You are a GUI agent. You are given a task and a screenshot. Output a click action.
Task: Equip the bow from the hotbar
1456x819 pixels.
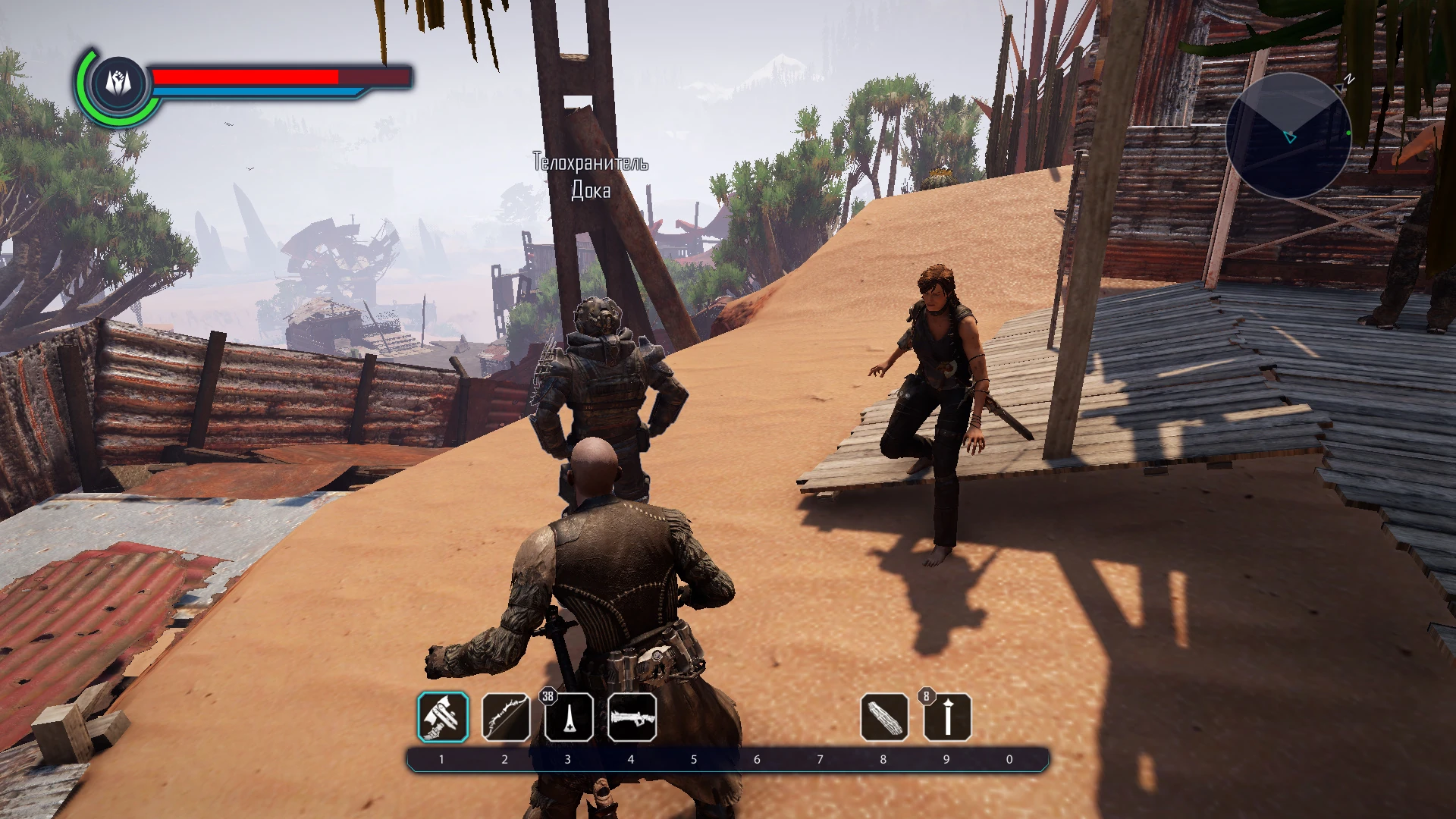[506, 717]
